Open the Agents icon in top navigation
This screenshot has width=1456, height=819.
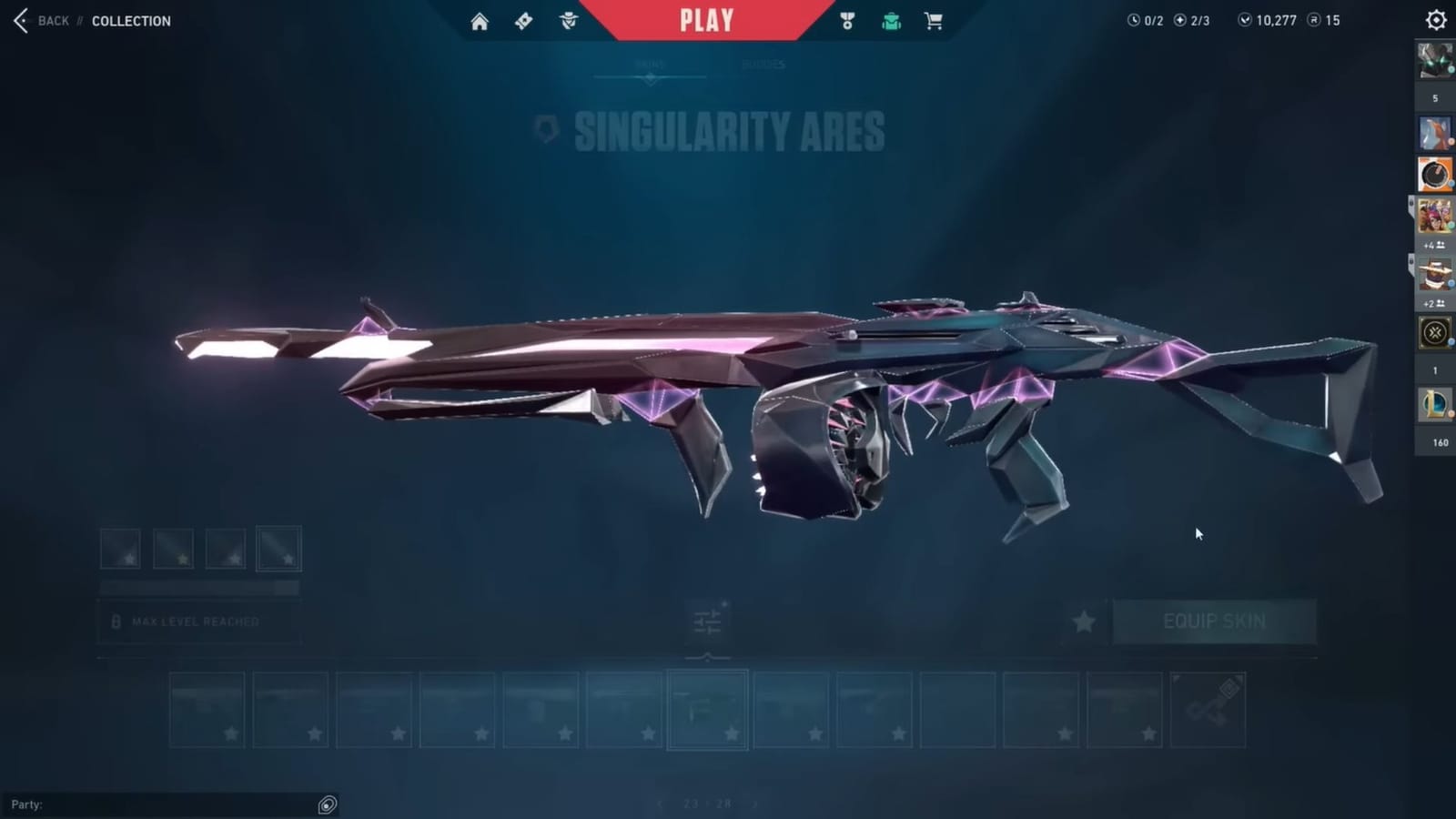pyautogui.click(x=569, y=20)
